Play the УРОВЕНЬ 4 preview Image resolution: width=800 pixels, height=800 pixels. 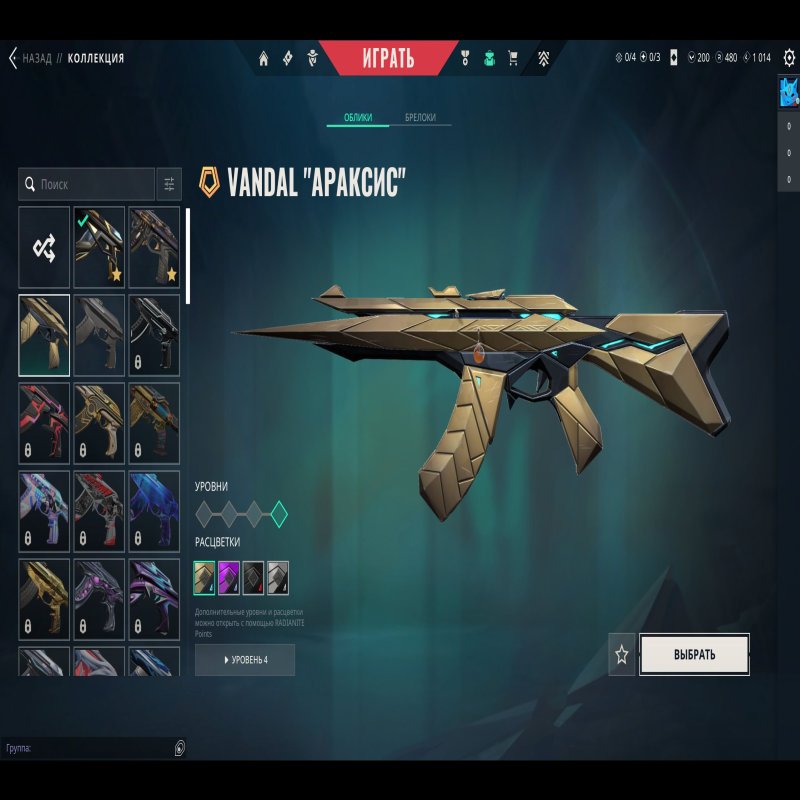pyautogui.click(x=245, y=660)
